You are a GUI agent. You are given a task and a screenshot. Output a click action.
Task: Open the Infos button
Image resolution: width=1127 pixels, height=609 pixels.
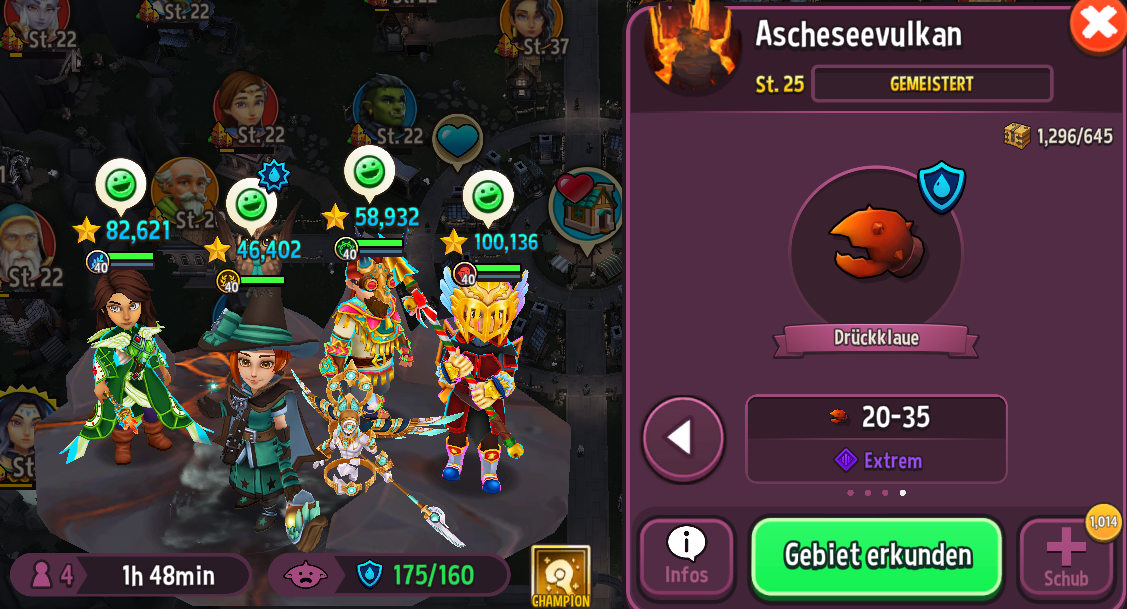pyautogui.click(x=686, y=557)
